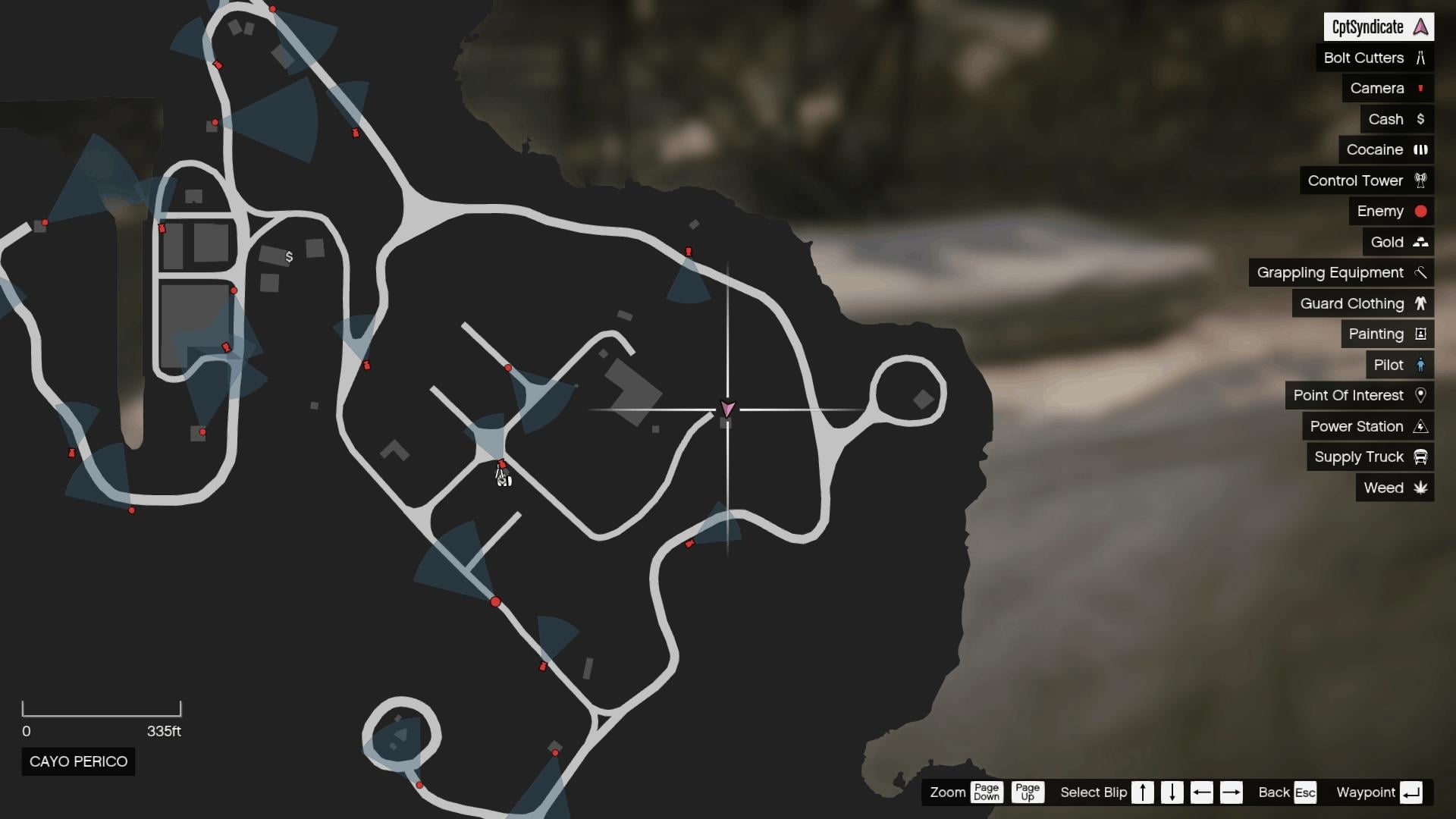The image size is (1456, 819).
Task: Select the Grappling Equipment hook icon
Action: [x=1421, y=272]
